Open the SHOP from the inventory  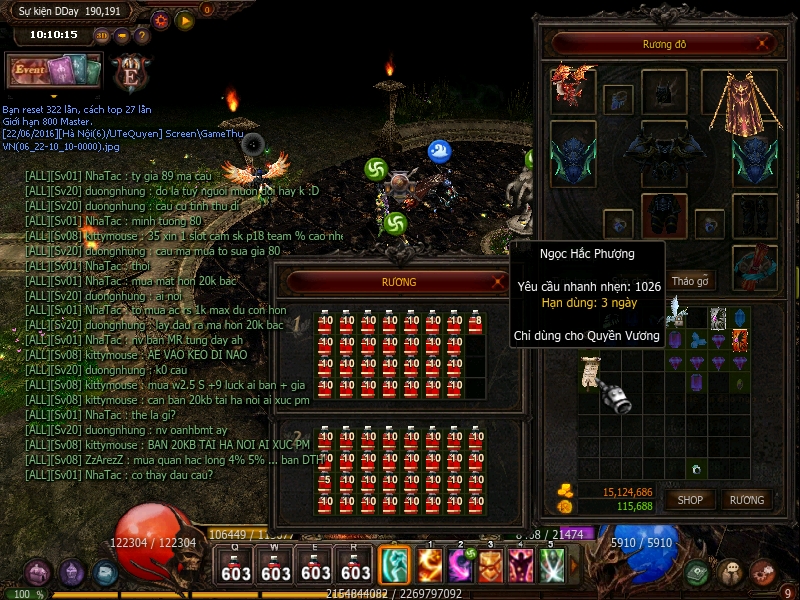click(690, 500)
